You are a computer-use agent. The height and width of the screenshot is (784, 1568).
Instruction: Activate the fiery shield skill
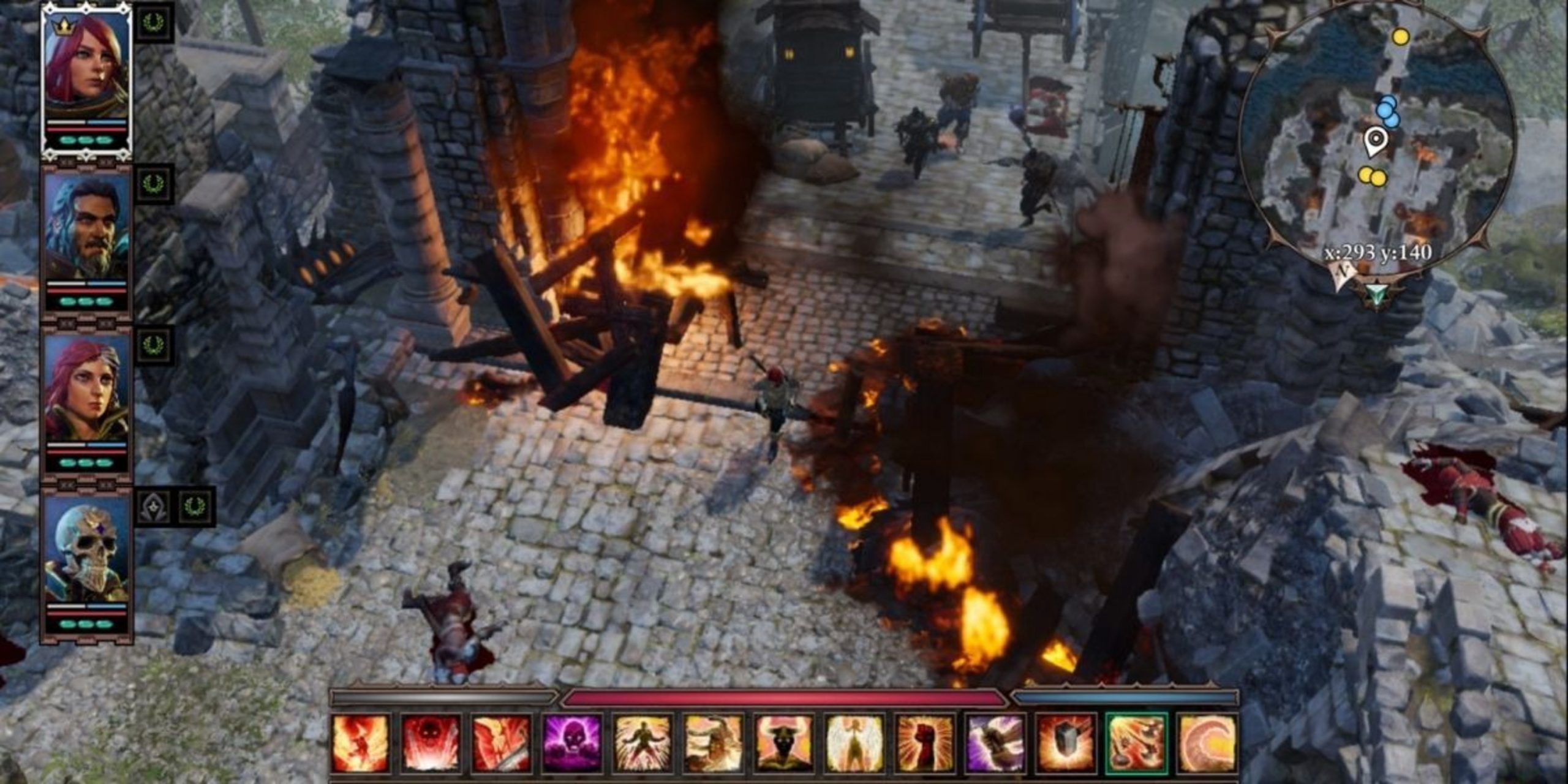(x=1066, y=743)
